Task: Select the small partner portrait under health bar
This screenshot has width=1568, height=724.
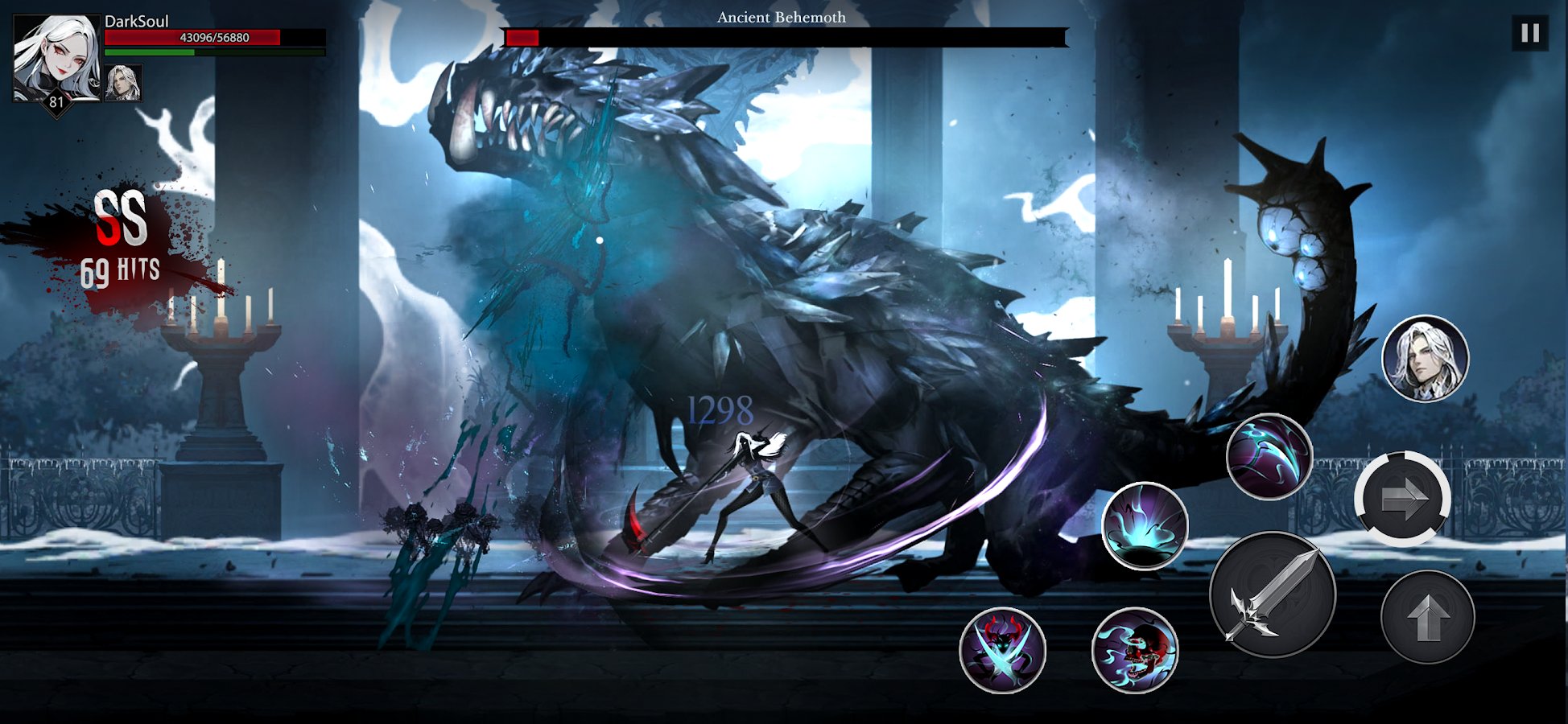Action: tap(123, 83)
